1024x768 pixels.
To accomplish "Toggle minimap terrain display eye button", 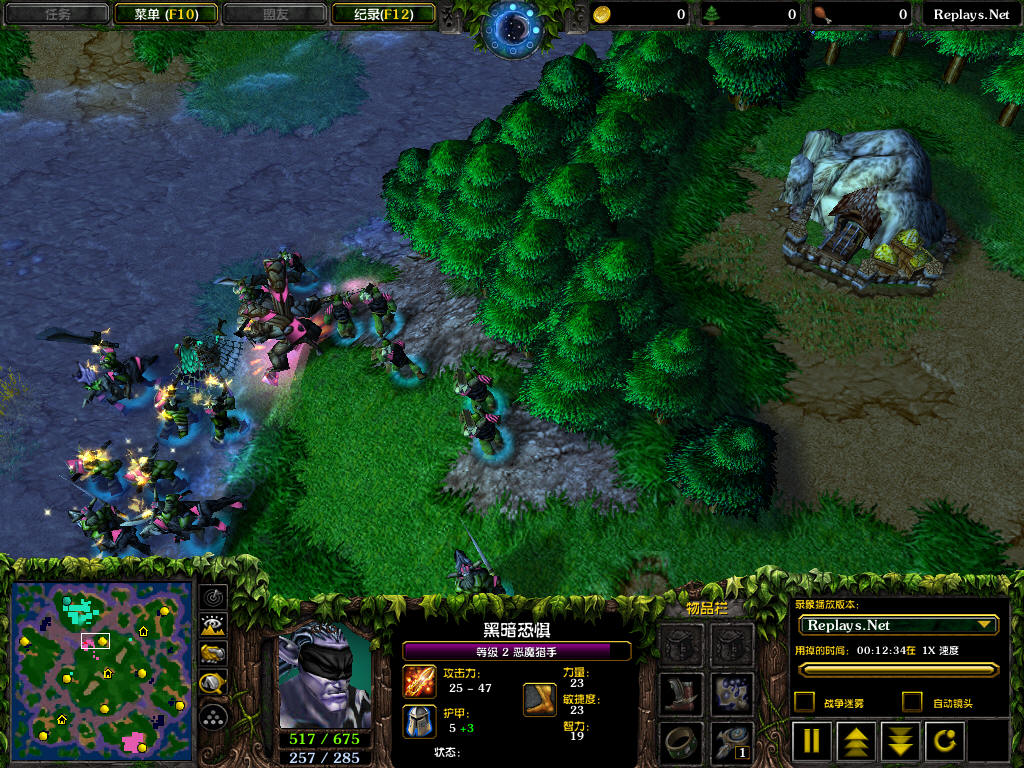I will [214, 627].
